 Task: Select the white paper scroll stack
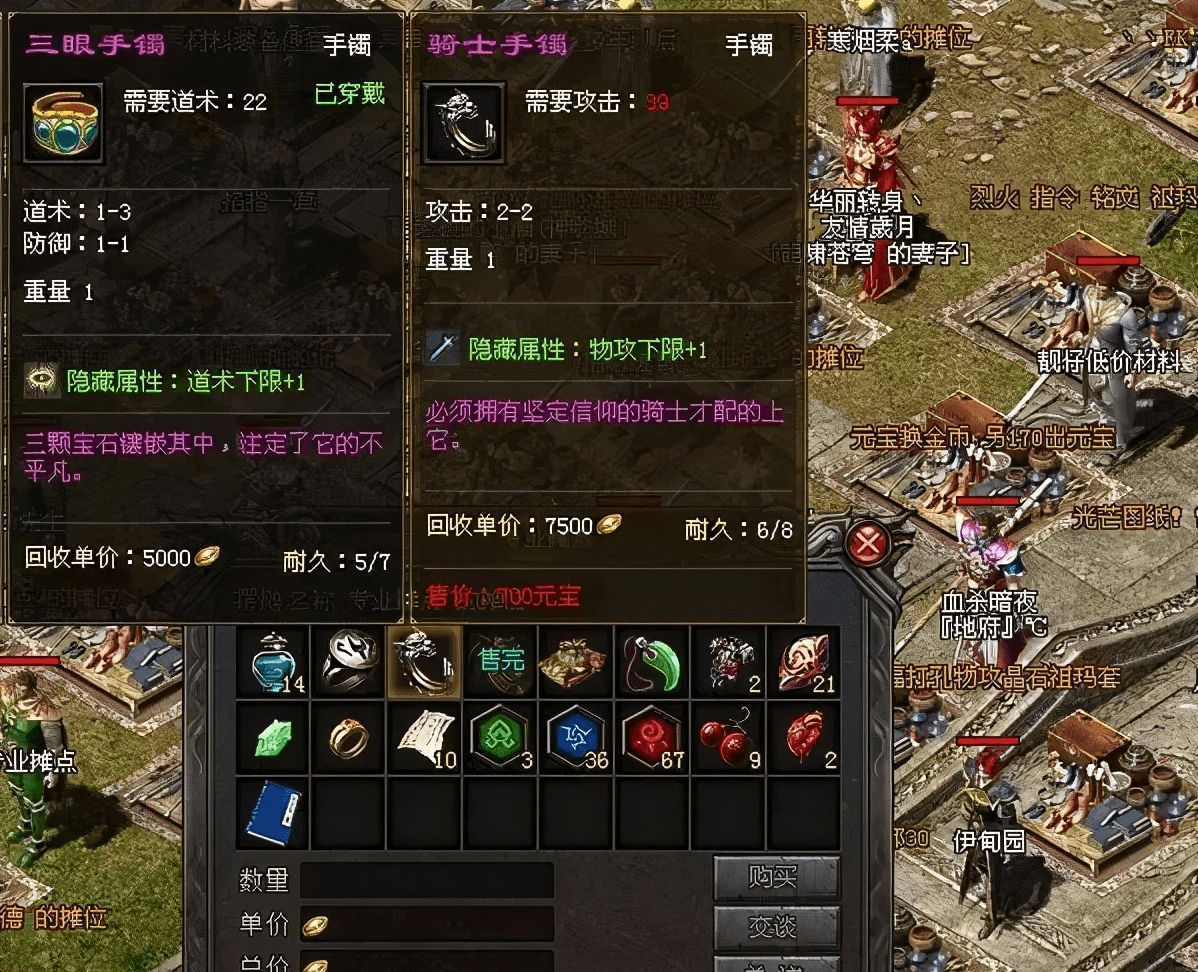pyautogui.click(x=424, y=737)
